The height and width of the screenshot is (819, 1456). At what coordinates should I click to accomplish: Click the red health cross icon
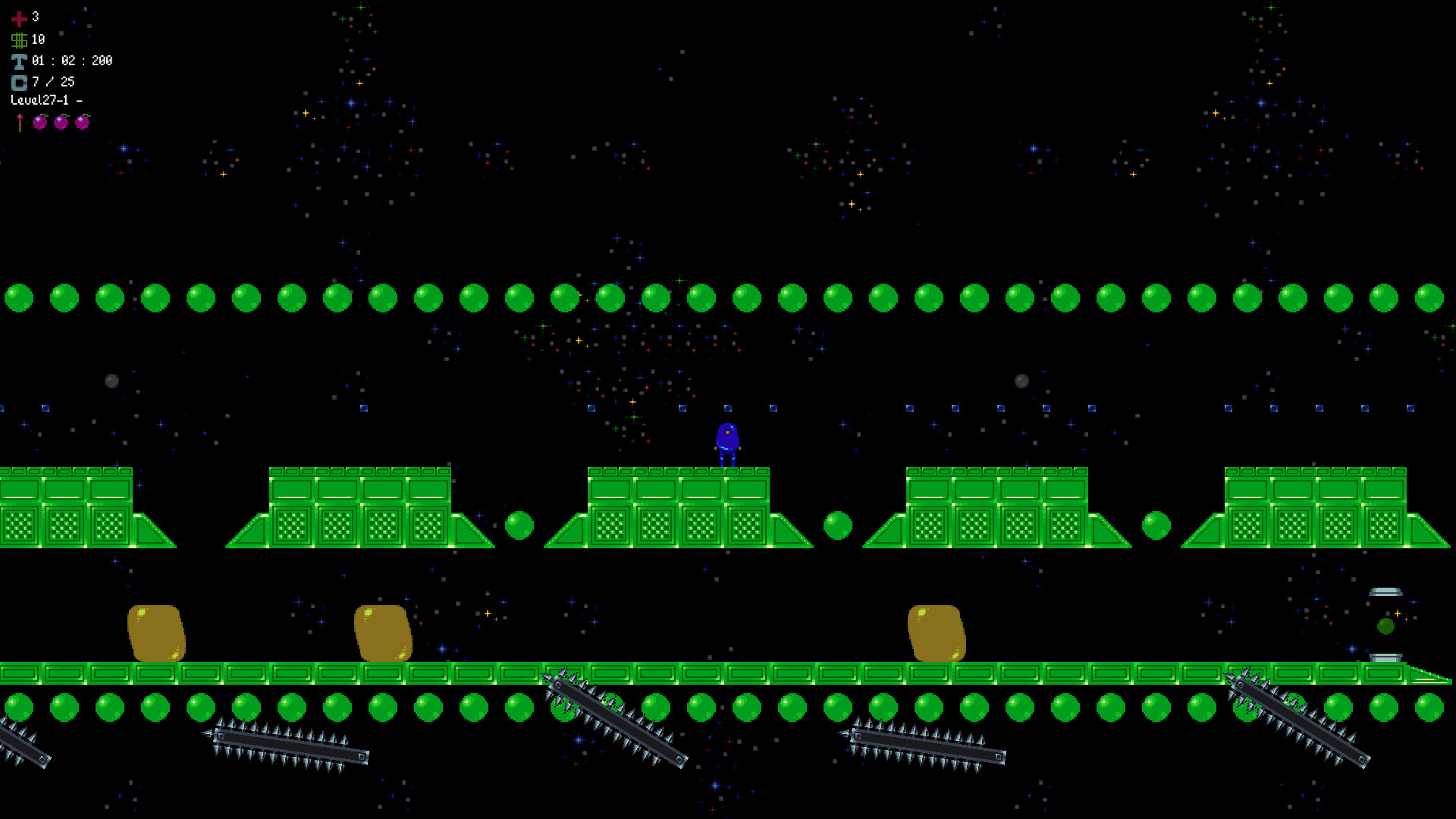[x=19, y=20]
